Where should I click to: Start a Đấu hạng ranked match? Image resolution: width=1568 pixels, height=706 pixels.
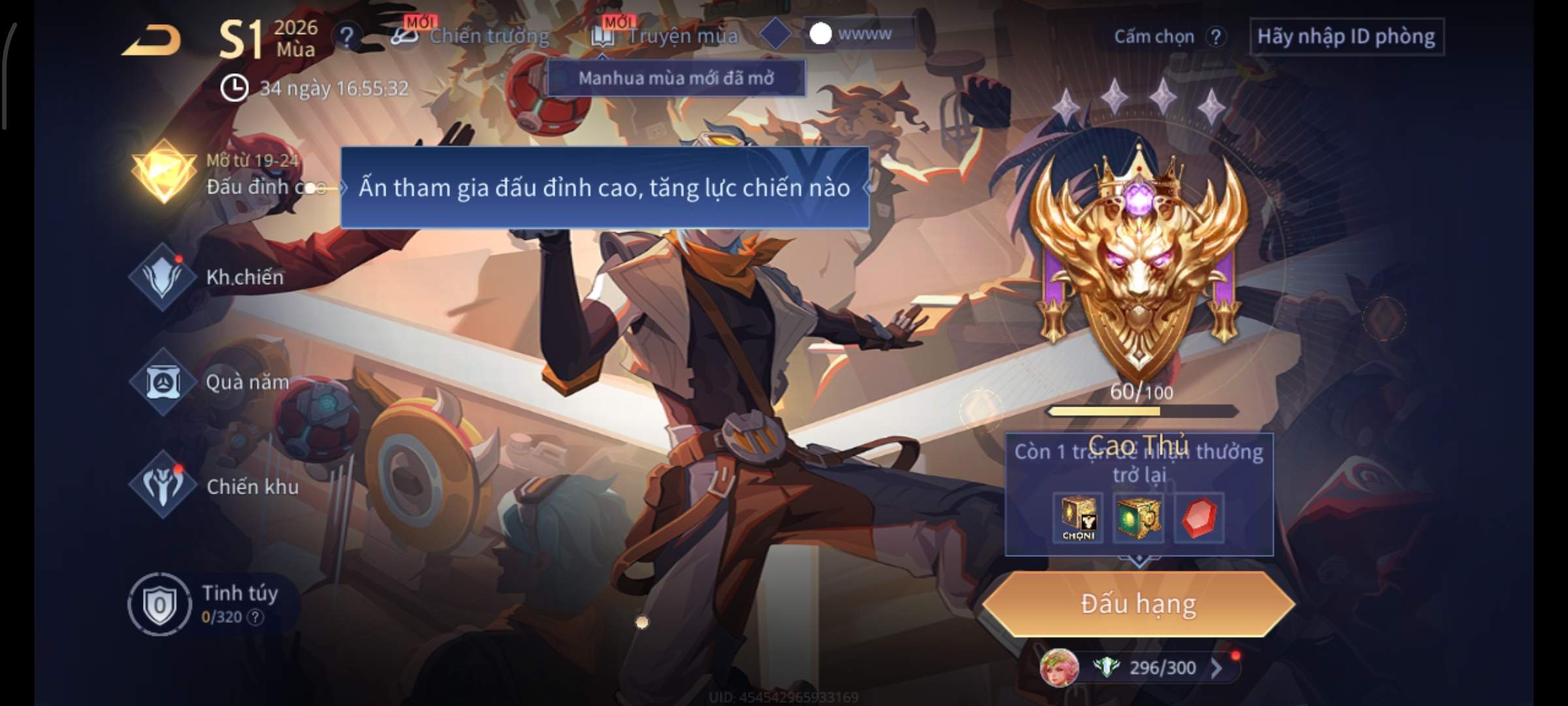pyautogui.click(x=1138, y=604)
